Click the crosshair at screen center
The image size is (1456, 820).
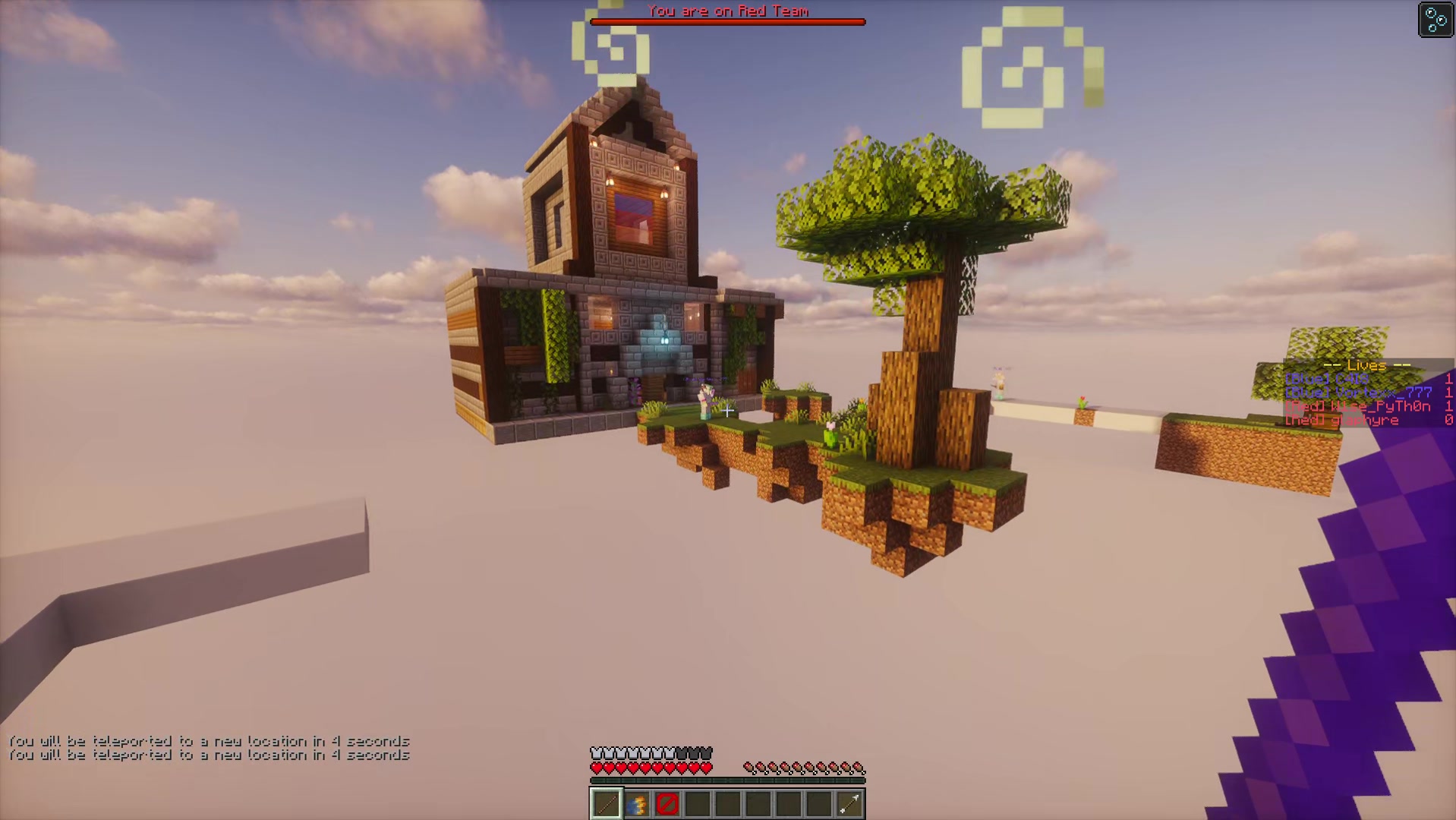(x=728, y=410)
